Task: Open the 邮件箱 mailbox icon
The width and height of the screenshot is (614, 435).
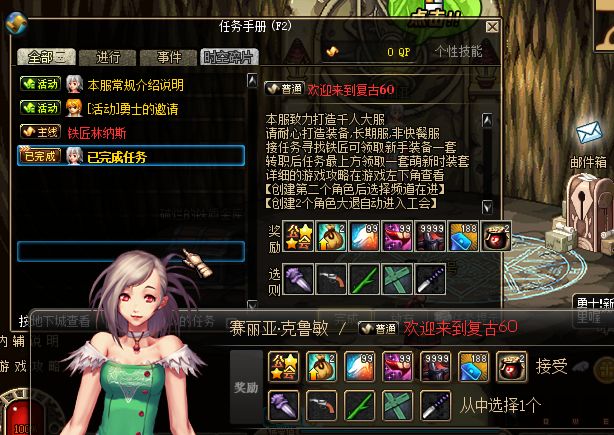Action: coord(587,140)
